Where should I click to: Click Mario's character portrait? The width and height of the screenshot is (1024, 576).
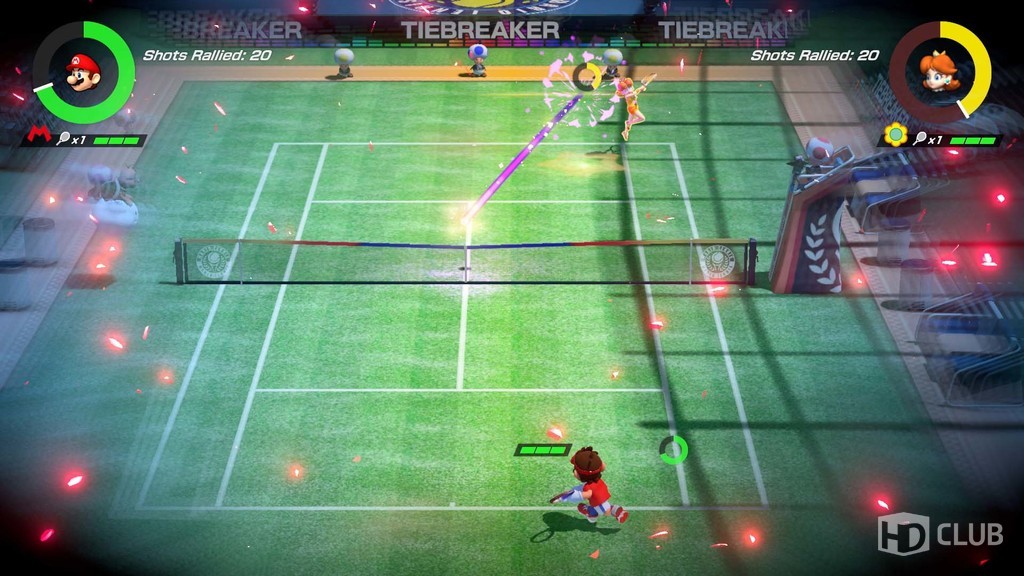tap(83, 72)
